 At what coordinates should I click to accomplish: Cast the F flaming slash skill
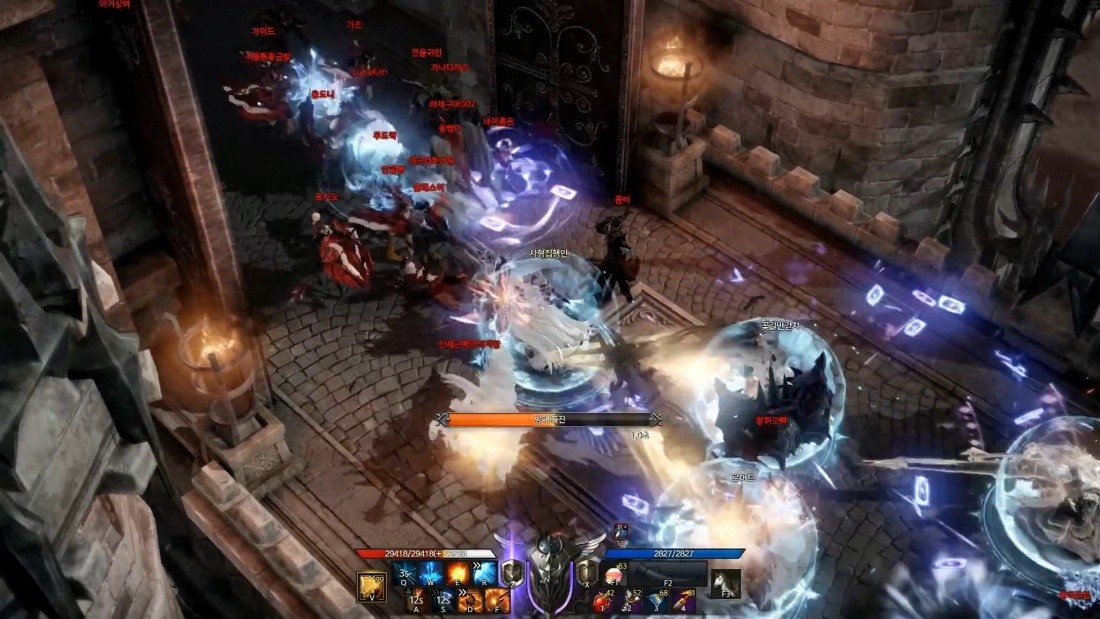tap(498, 600)
